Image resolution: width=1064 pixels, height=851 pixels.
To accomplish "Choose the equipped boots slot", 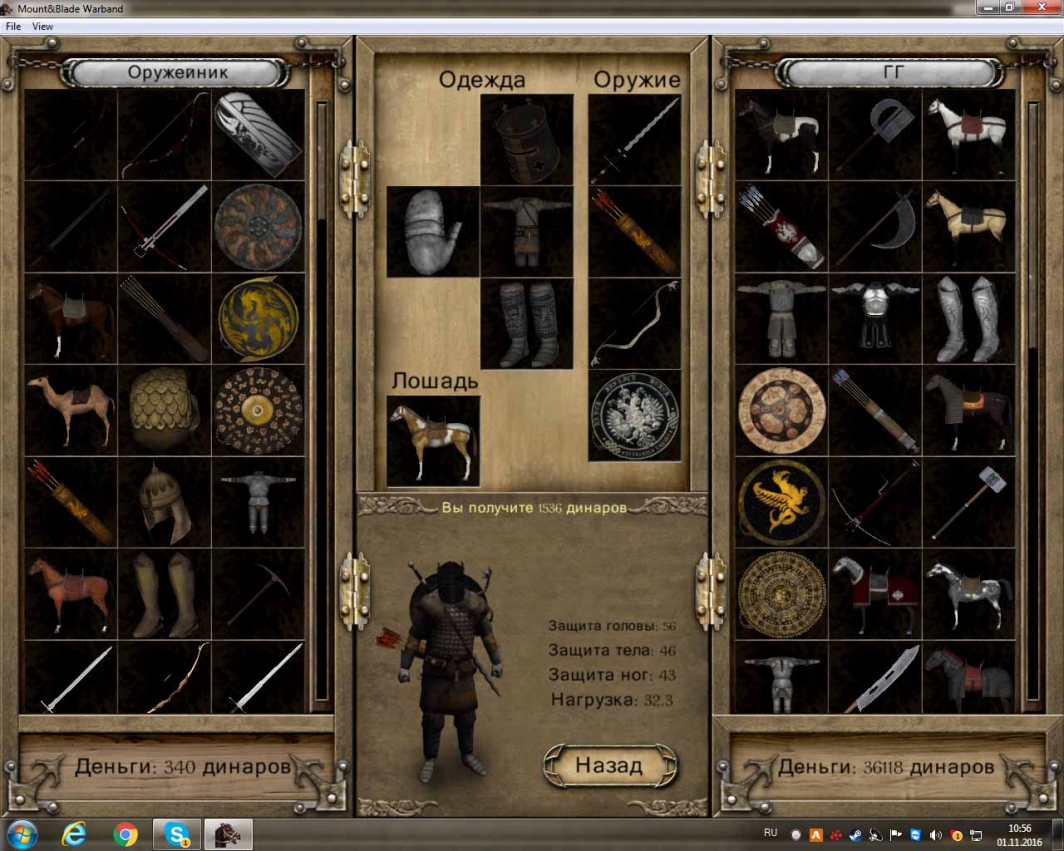I will [x=526, y=324].
